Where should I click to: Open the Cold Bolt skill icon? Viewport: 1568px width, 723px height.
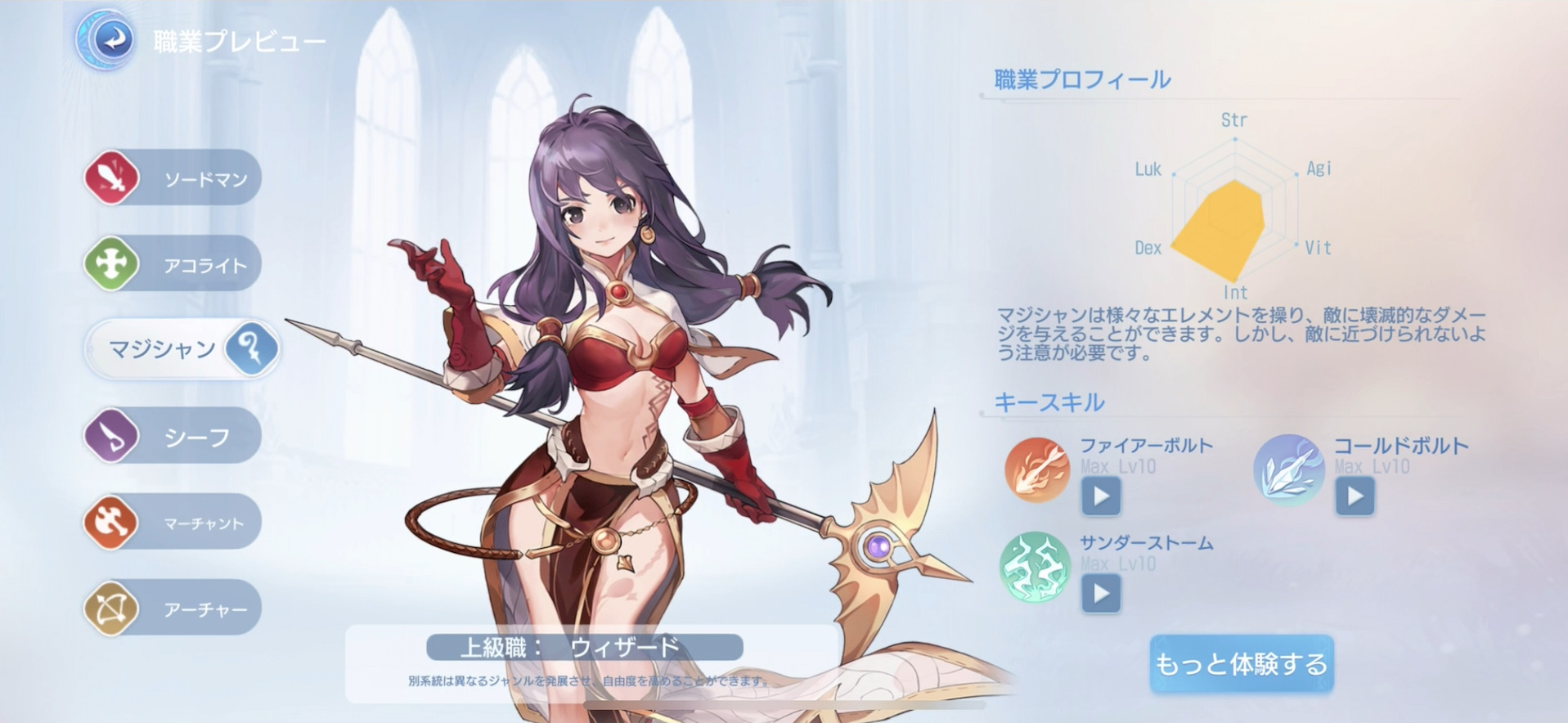[1288, 471]
